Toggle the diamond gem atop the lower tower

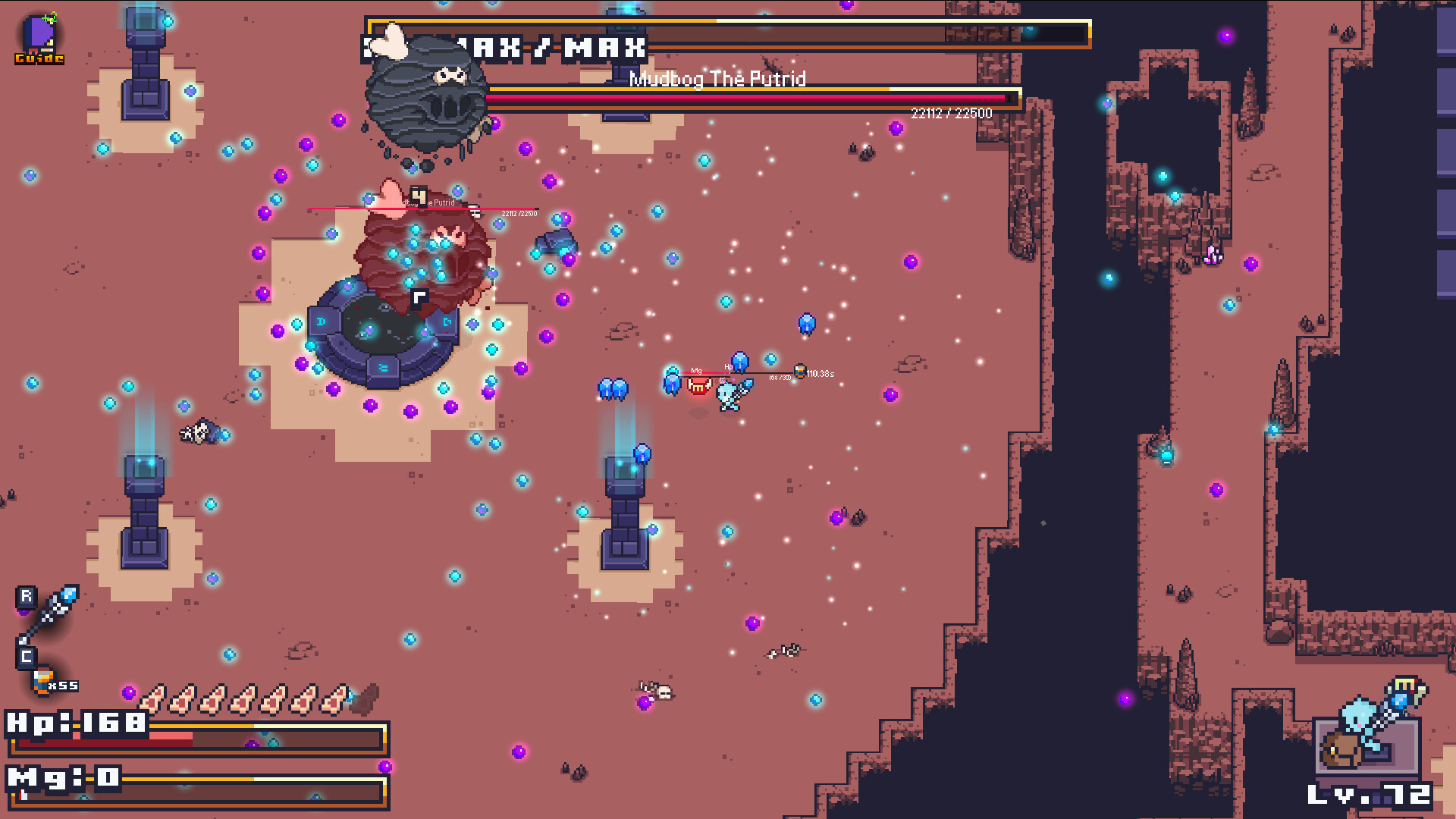pos(642,452)
